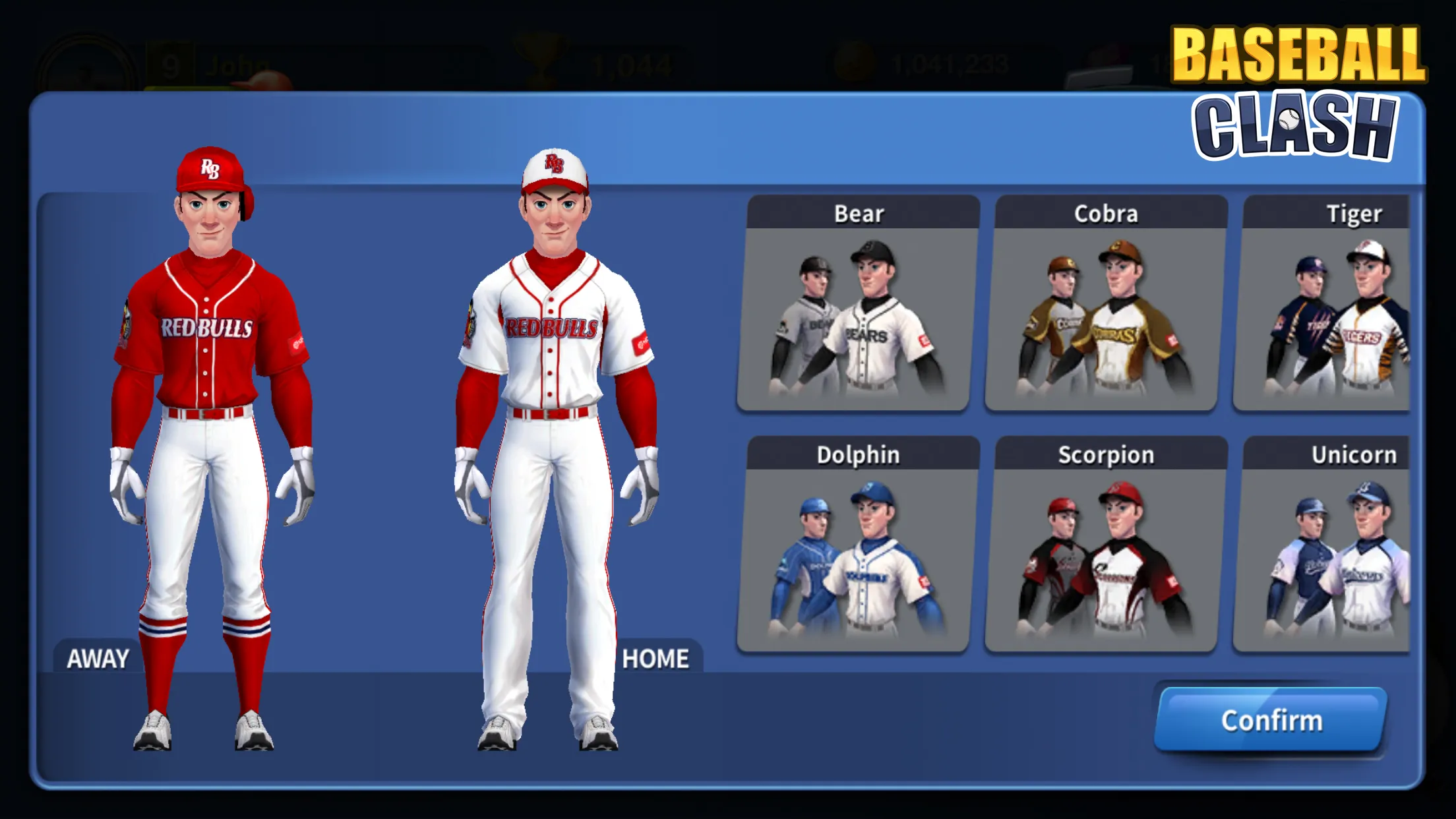1456x819 pixels.
Task: Select the Tiger uniform set
Action: (1353, 310)
